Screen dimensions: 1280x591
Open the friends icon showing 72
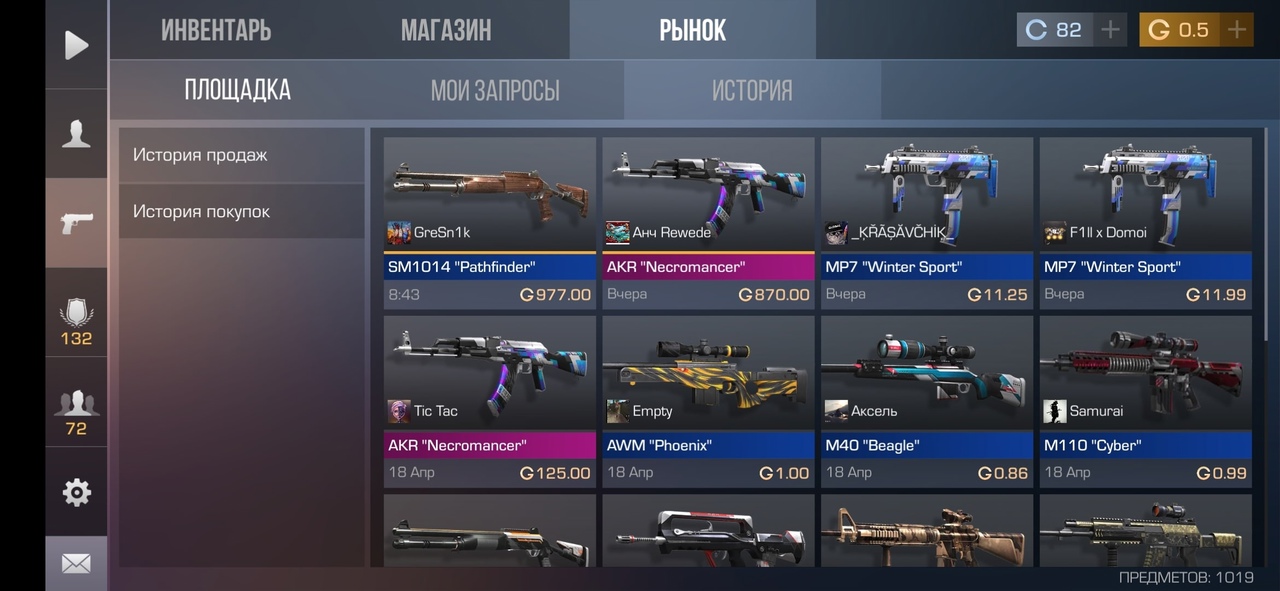[x=76, y=412]
